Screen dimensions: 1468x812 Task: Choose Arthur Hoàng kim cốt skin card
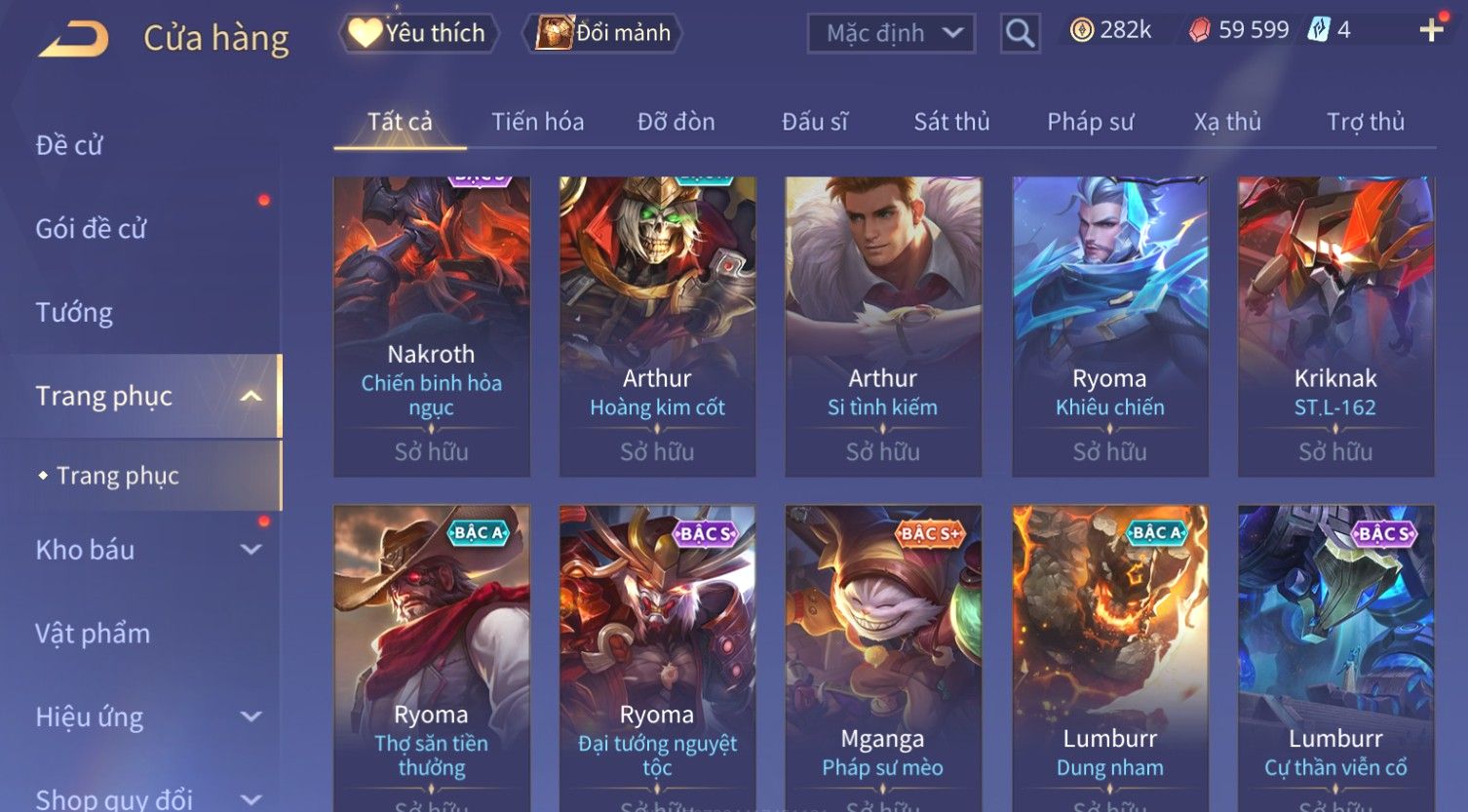click(657, 326)
